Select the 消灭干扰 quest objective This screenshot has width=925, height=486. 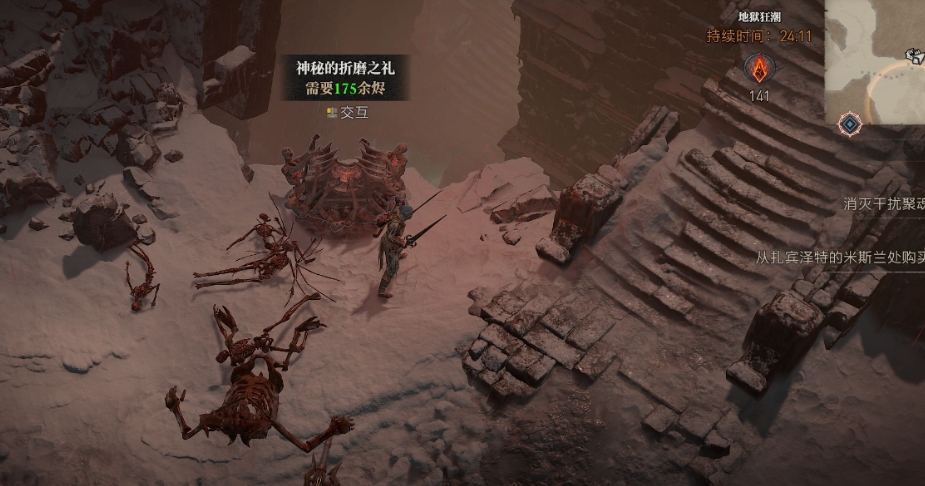[x=883, y=204]
